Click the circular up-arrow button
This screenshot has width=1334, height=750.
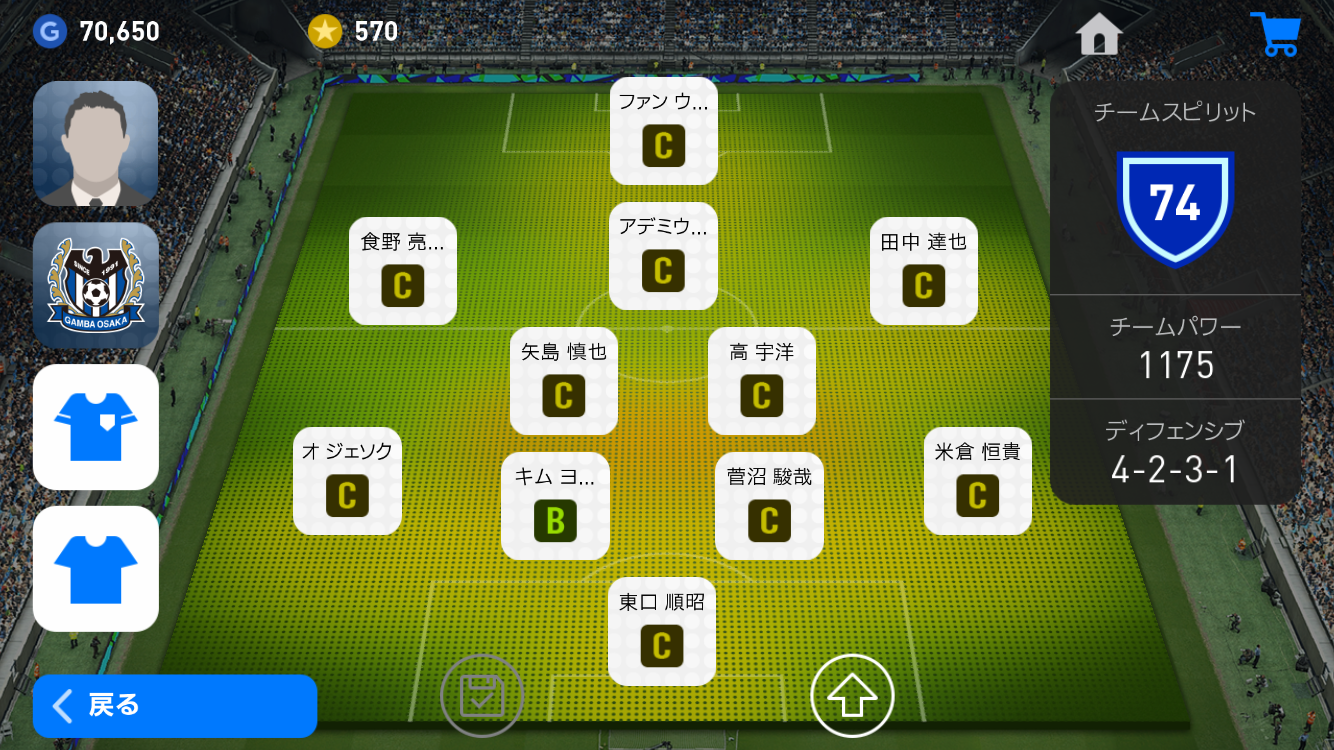[x=852, y=696]
